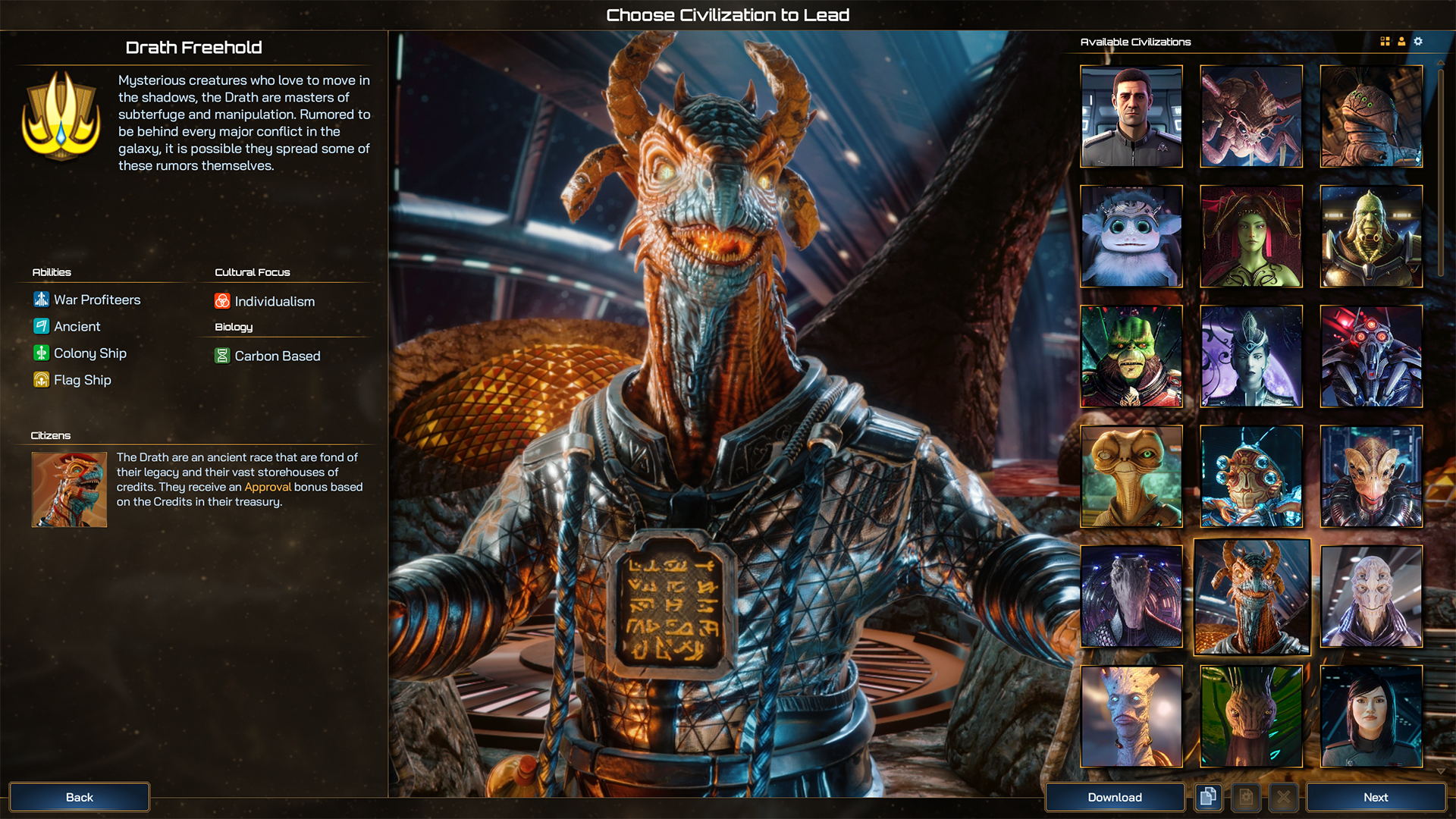Click the Individualism cultural focus icon
The image size is (1456, 819).
point(222,301)
